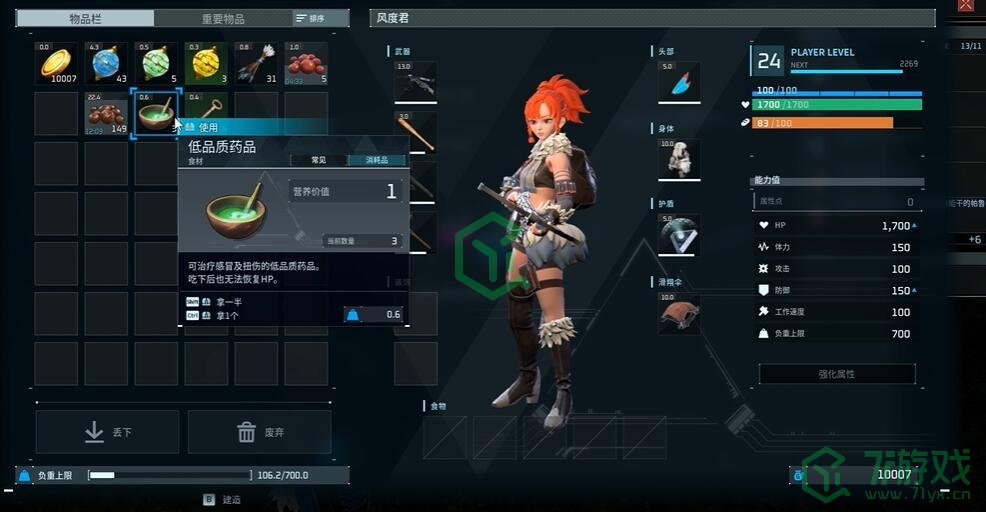Choose 使用 to use the medicine
Screen dimensions: 986x512
[x=207, y=127]
